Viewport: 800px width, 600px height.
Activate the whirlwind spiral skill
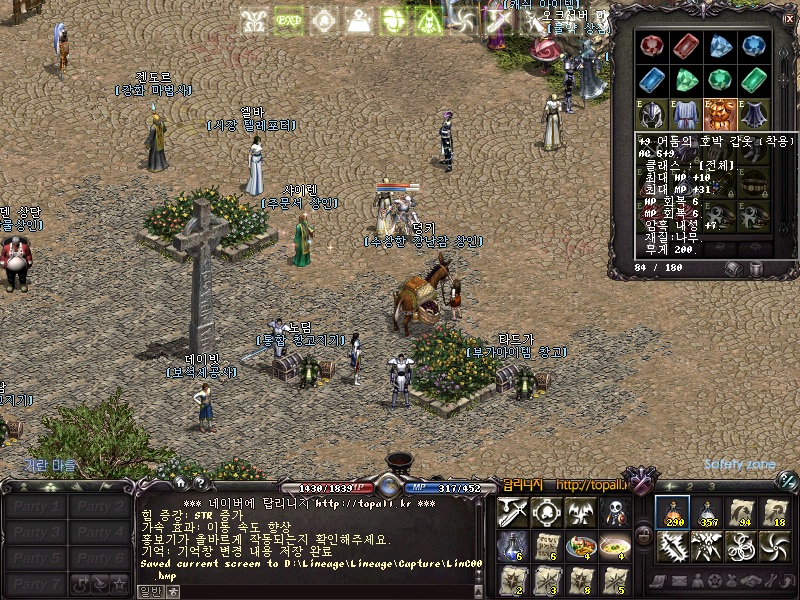(776, 547)
